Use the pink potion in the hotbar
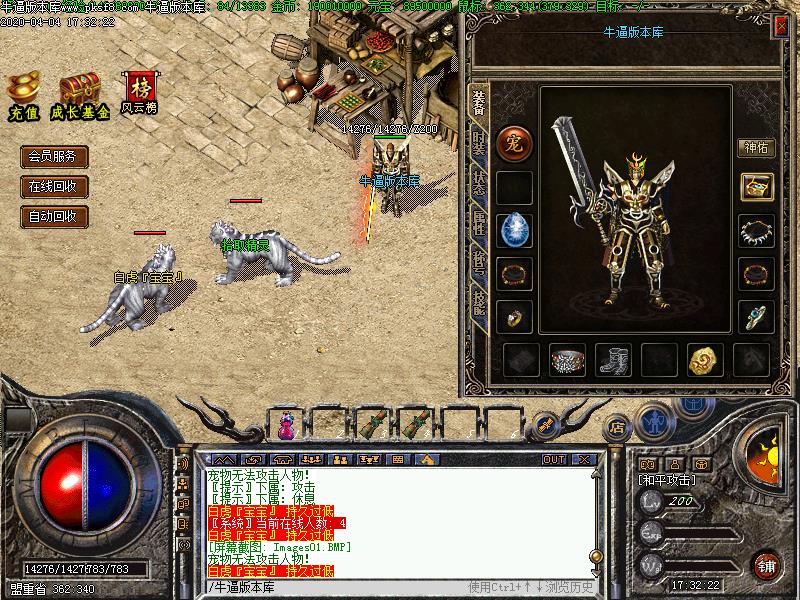Image resolution: width=800 pixels, height=600 pixels. tap(288, 427)
